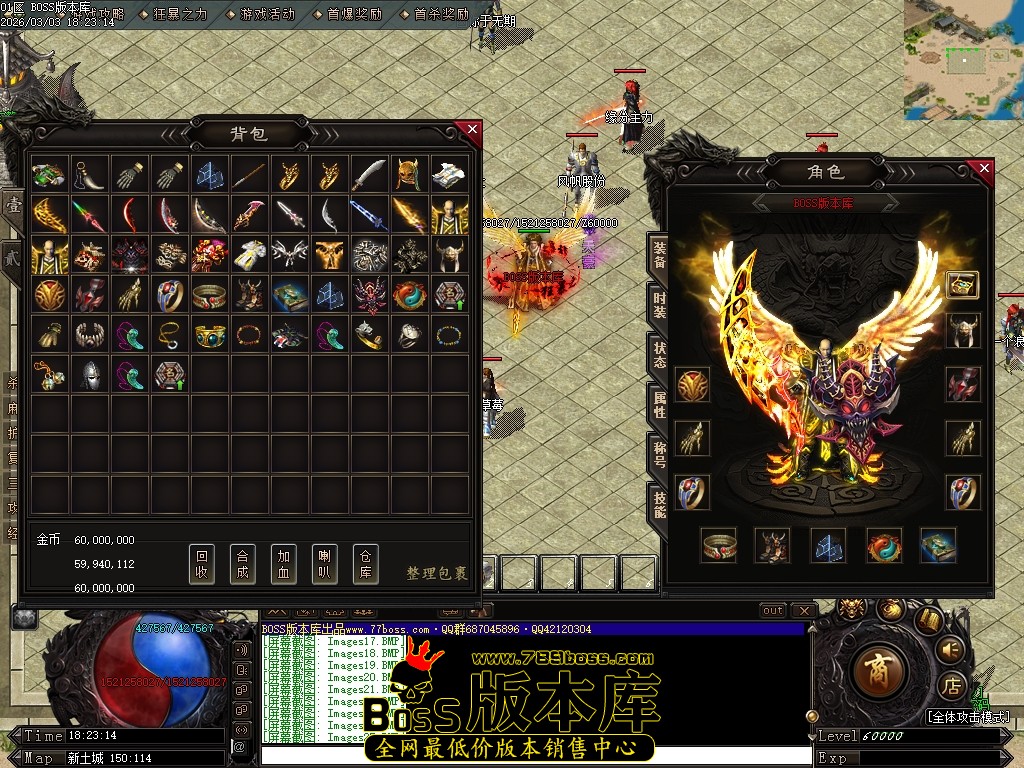Click the 回收 recycle button
The width and height of the screenshot is (1024, 768).
point(202,565)
